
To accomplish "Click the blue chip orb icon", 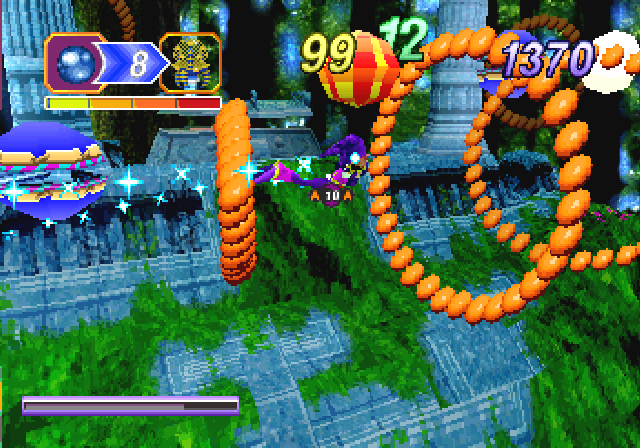I will (77, 64).
